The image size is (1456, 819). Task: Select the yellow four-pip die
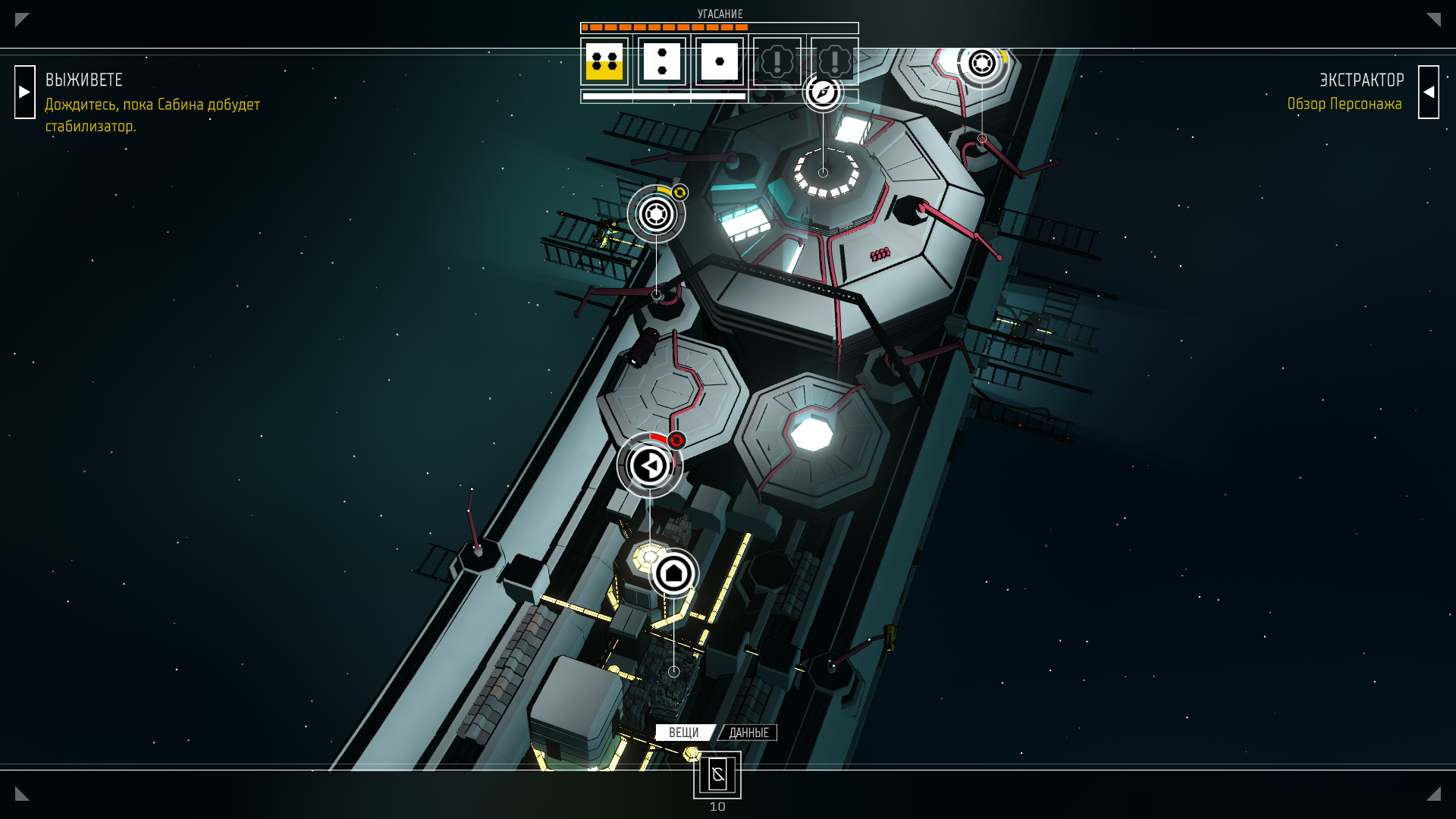[x=604, y=61]
